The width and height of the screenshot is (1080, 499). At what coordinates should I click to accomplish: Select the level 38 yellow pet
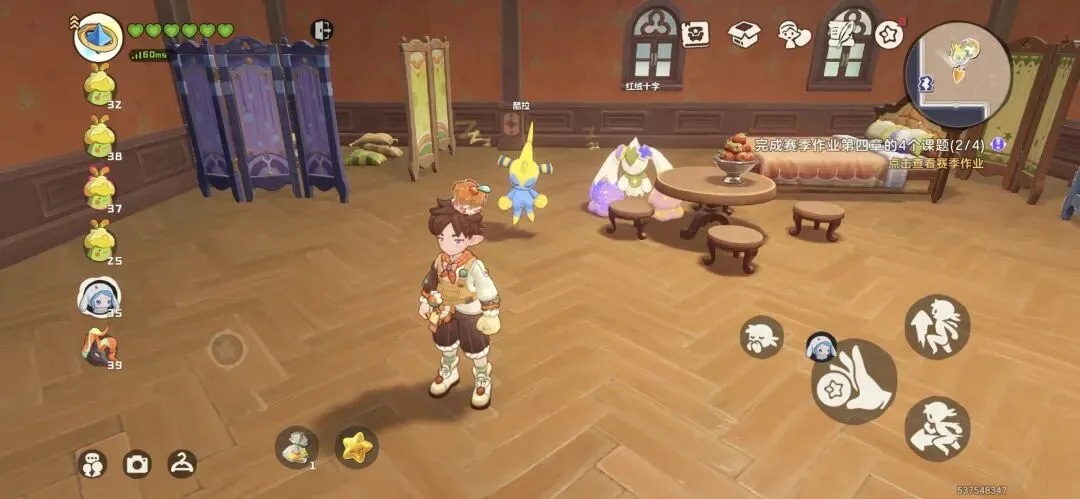coord(99,136)
